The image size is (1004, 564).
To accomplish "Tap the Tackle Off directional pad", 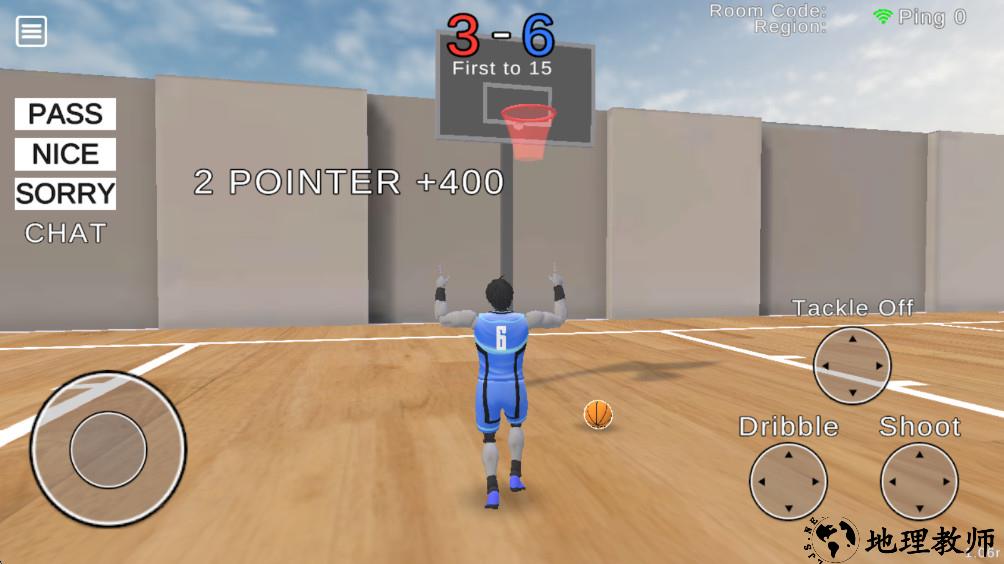I will [x=852, y=366].
